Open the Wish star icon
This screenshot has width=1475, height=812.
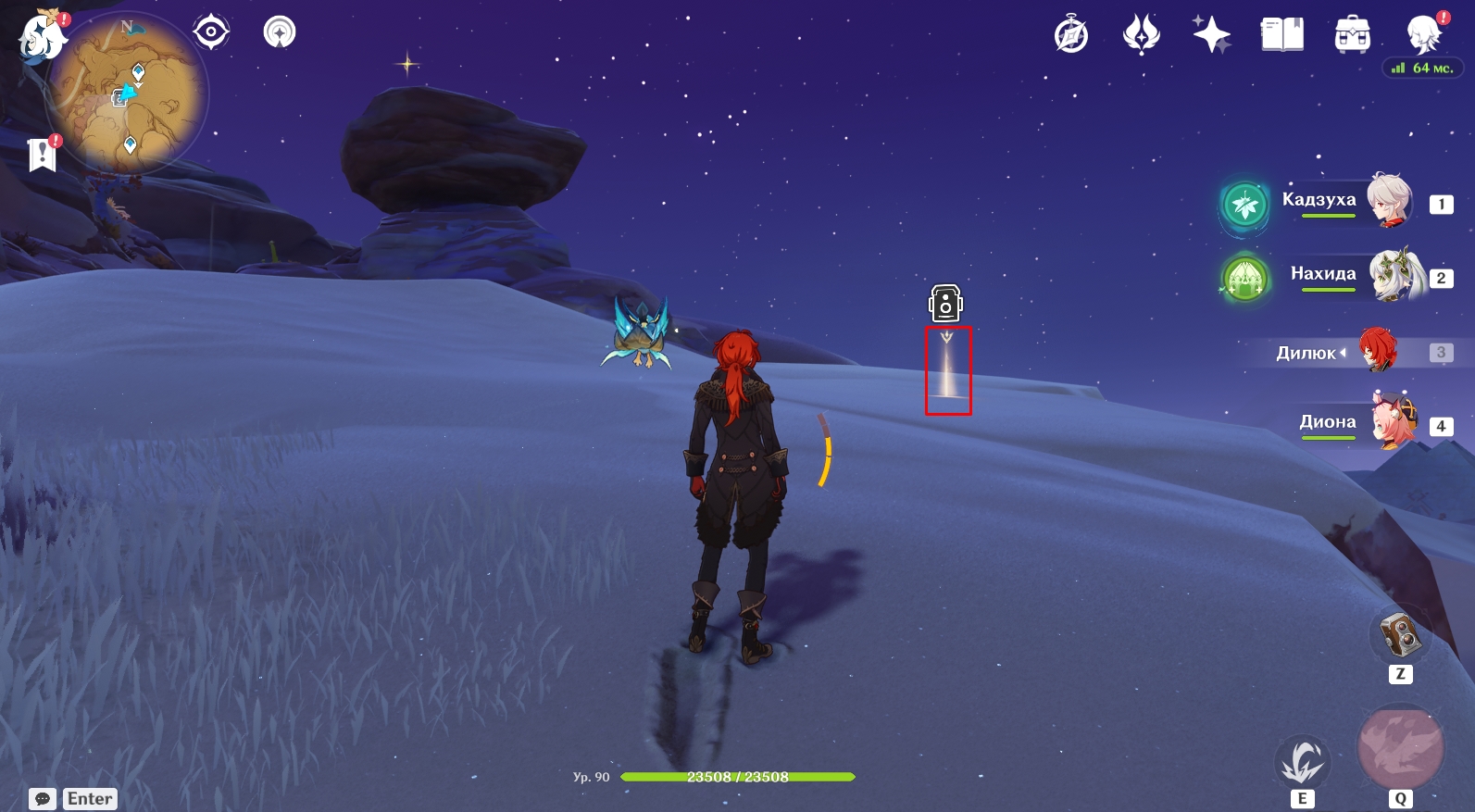1211,35
